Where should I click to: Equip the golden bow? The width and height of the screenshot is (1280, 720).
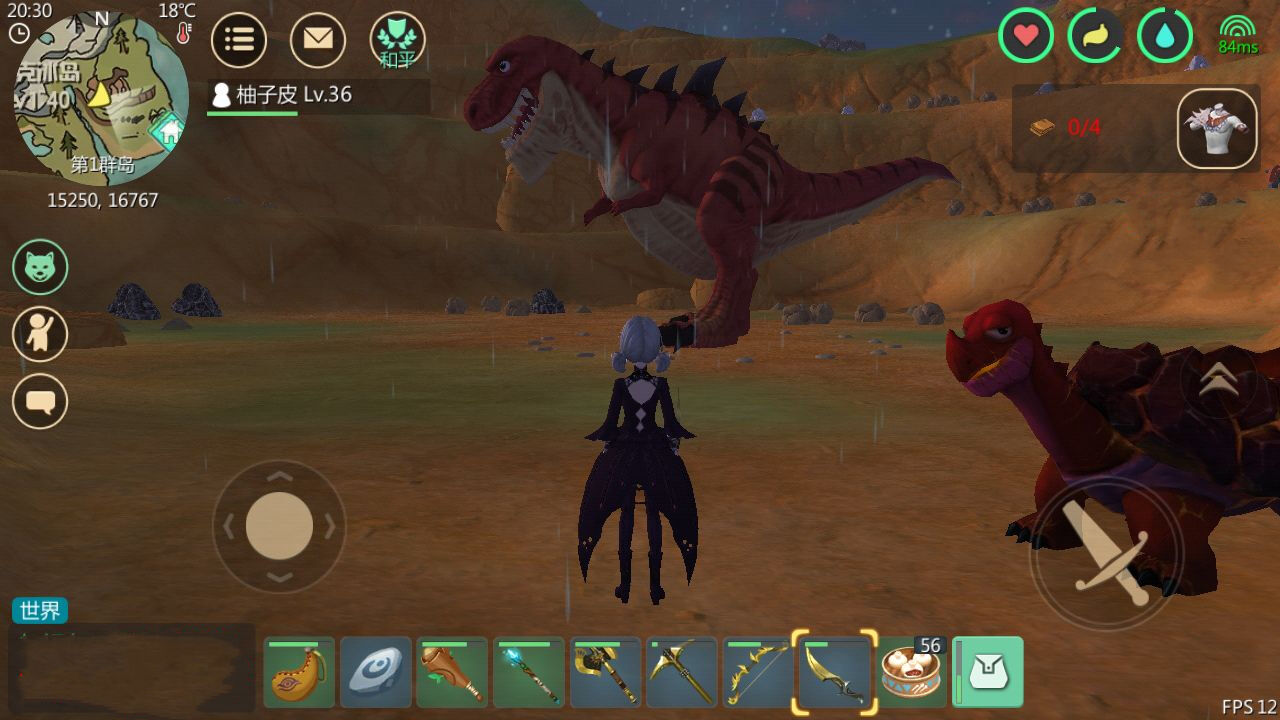(758, 673)
